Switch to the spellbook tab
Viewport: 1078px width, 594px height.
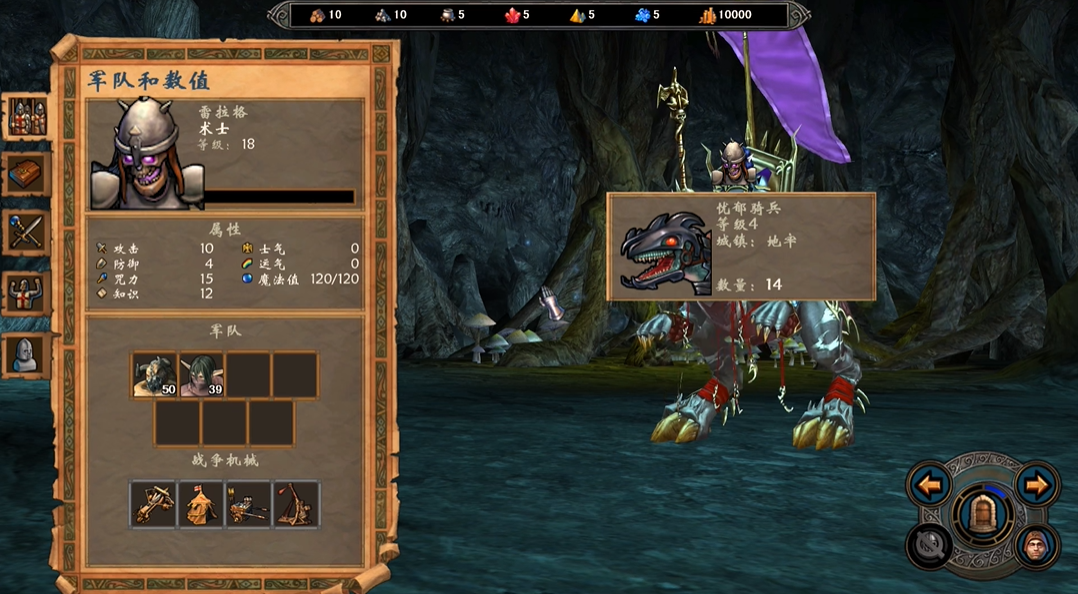click(x=27, y=175)
